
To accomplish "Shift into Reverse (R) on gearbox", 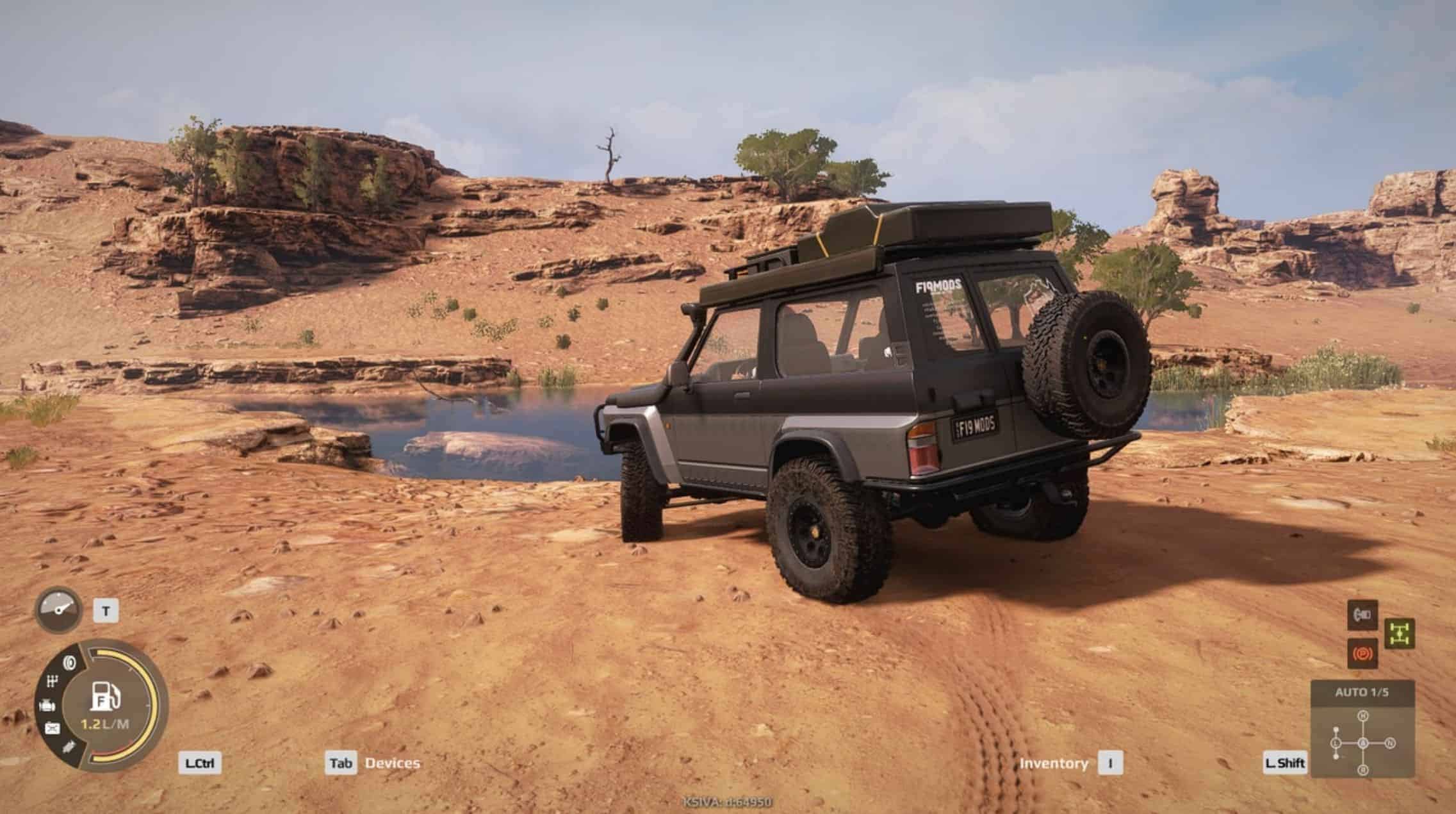I will (x=1362, y=770).
